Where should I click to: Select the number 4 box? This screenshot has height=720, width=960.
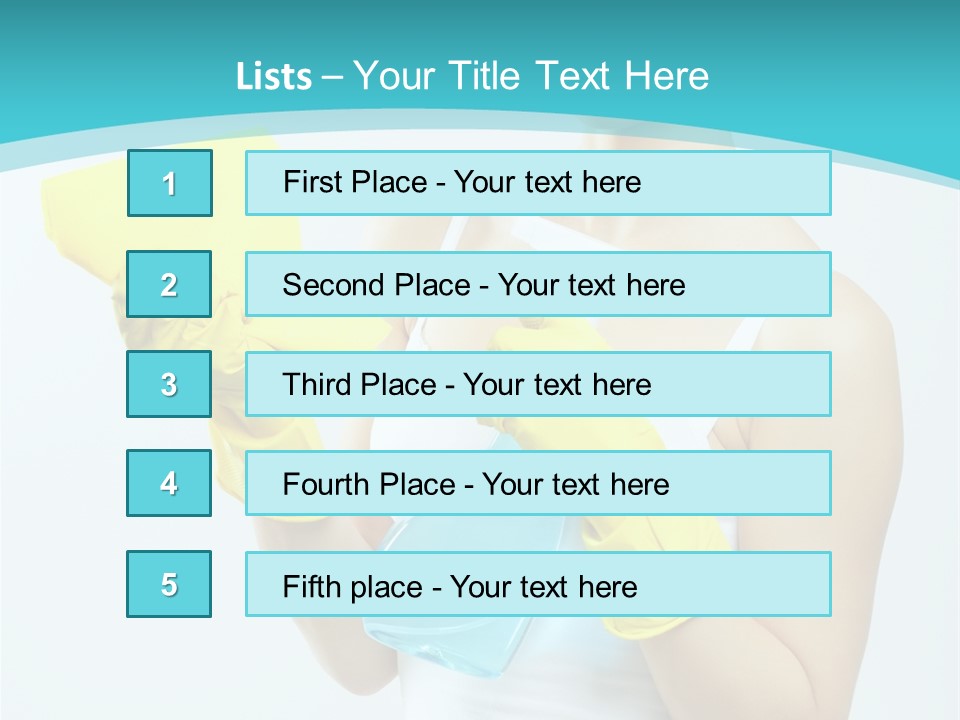169,483
